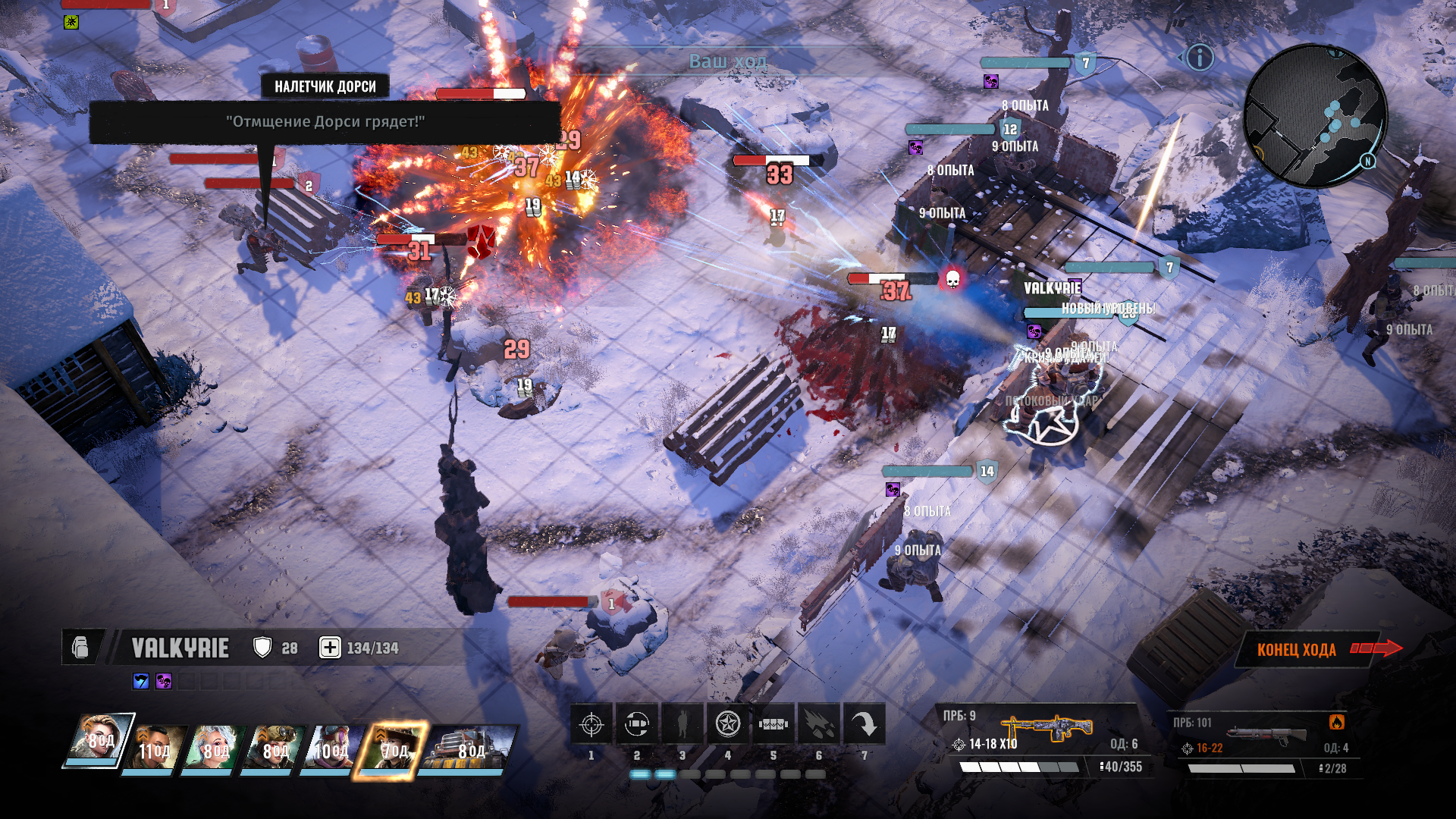Select the squad member with 11 ОД
This screenshot has height=819, width=1456.
155,747
